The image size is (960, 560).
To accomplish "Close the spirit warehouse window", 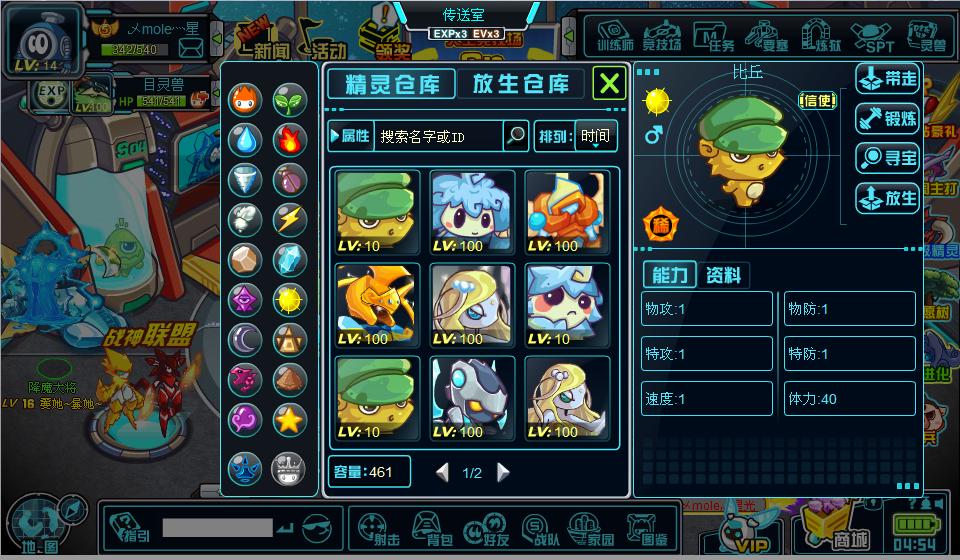I will coord(609,83).
